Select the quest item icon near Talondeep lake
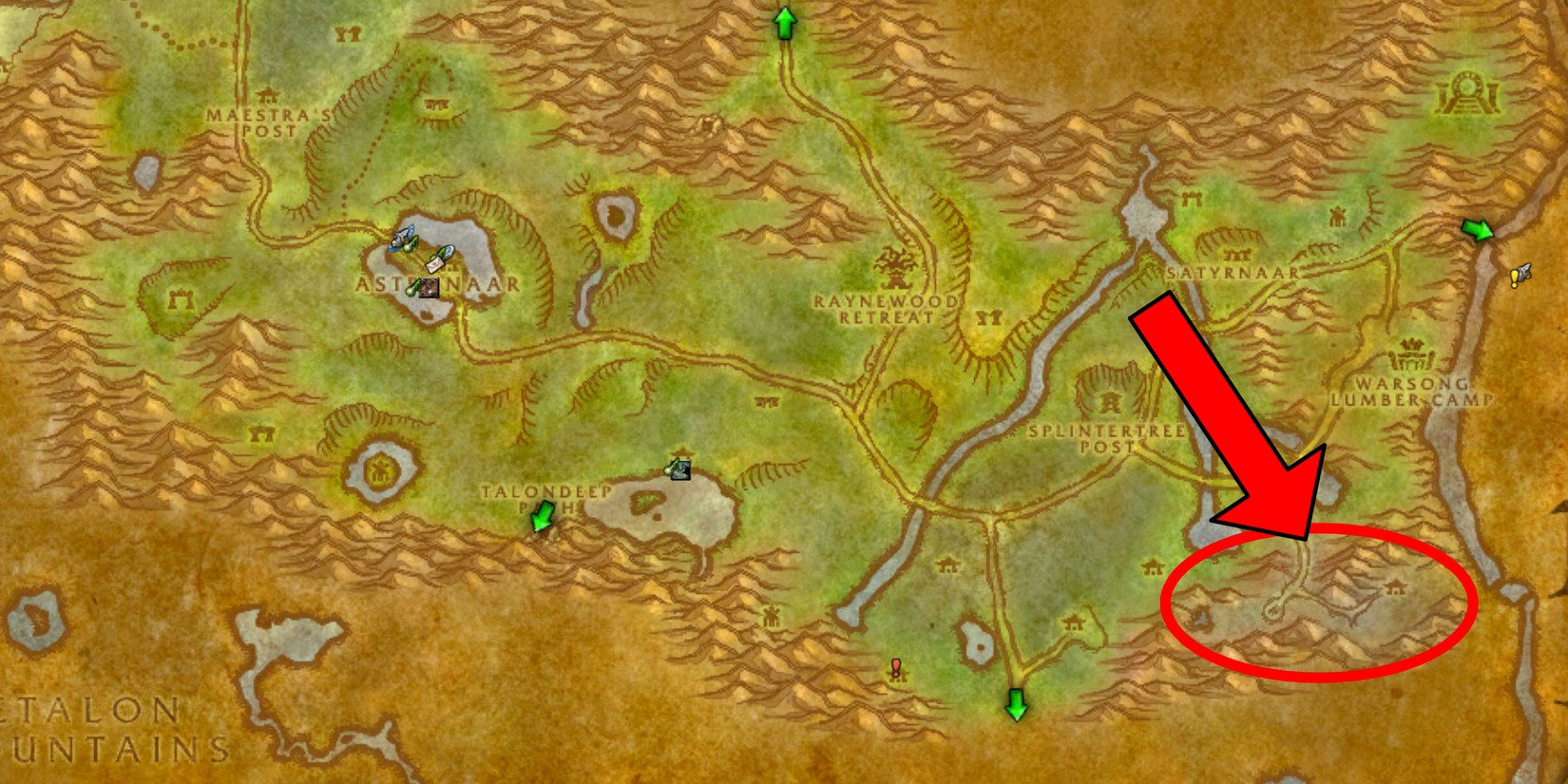Viewport: 1568px width, 784px height. click(680, 470)
